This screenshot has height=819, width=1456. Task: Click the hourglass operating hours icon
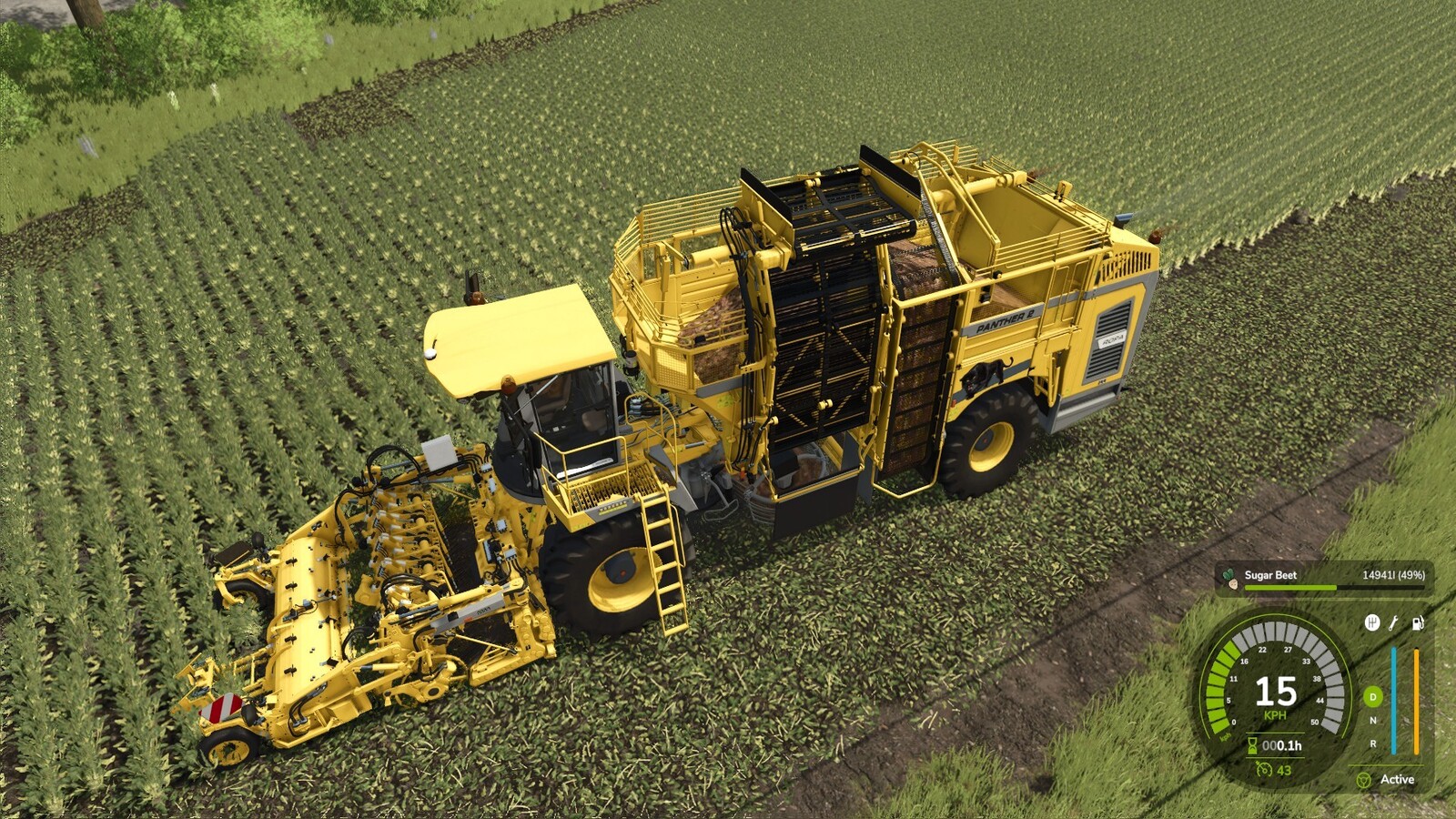point(1252,744)
